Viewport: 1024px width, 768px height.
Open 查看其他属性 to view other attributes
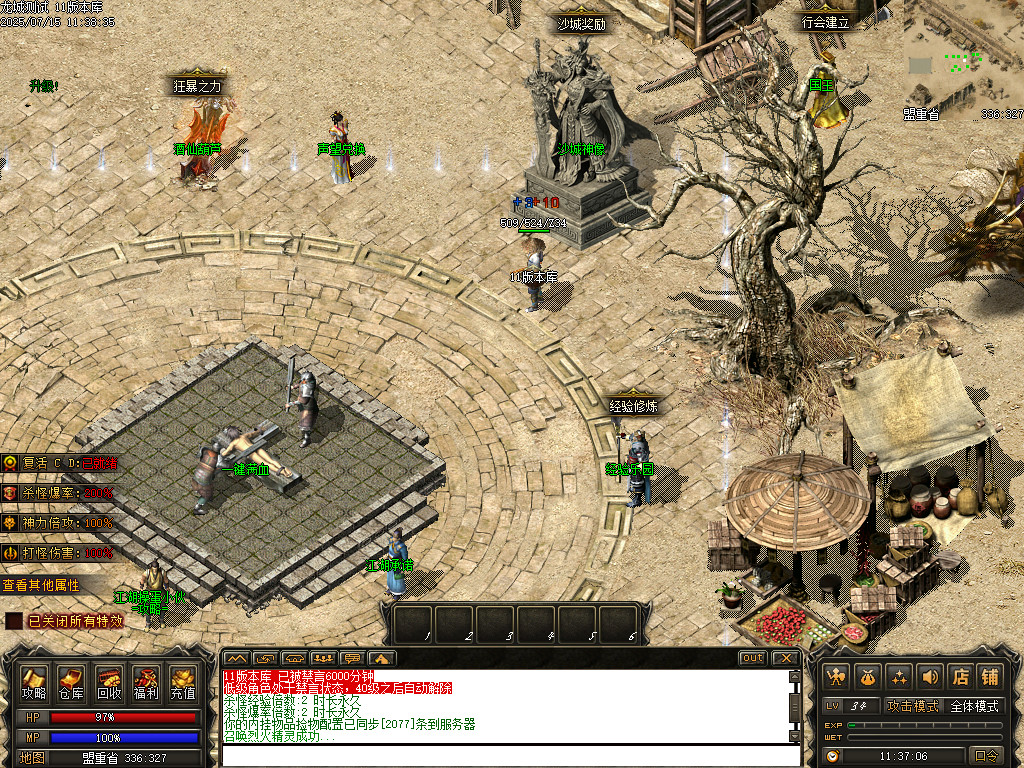40,585
